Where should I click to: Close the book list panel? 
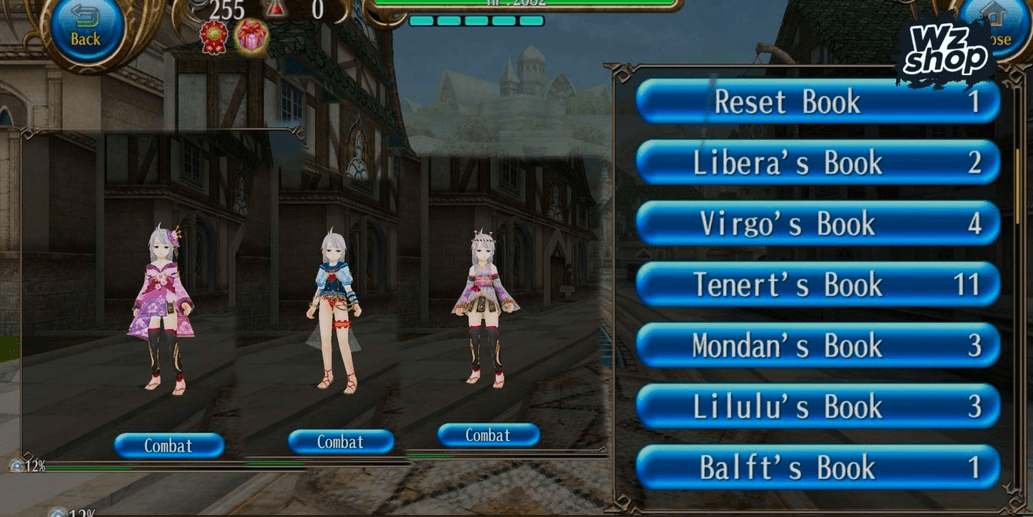coord(993,30)
